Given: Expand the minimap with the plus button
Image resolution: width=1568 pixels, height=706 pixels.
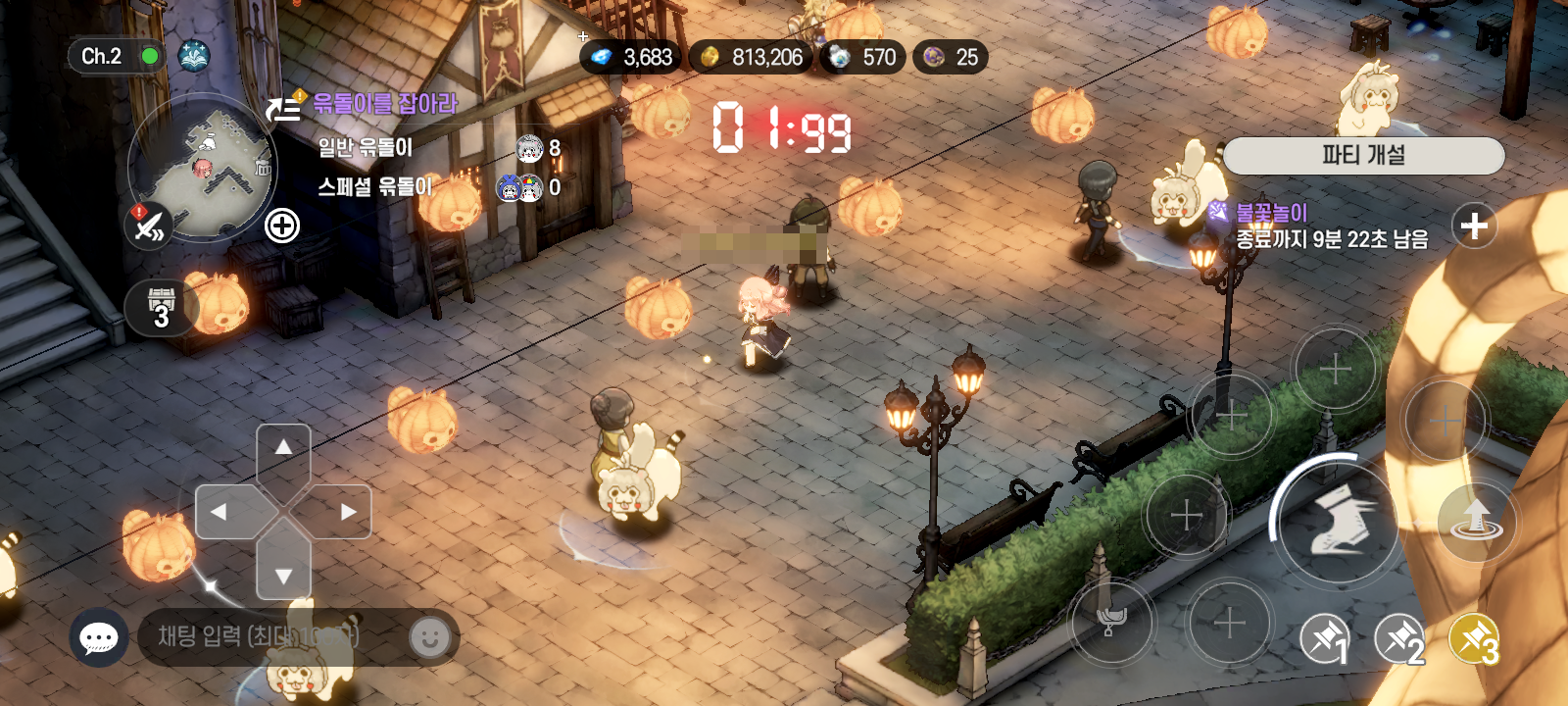Looking at the screenshot, I should pyautogui.click(x=282, y=227).
